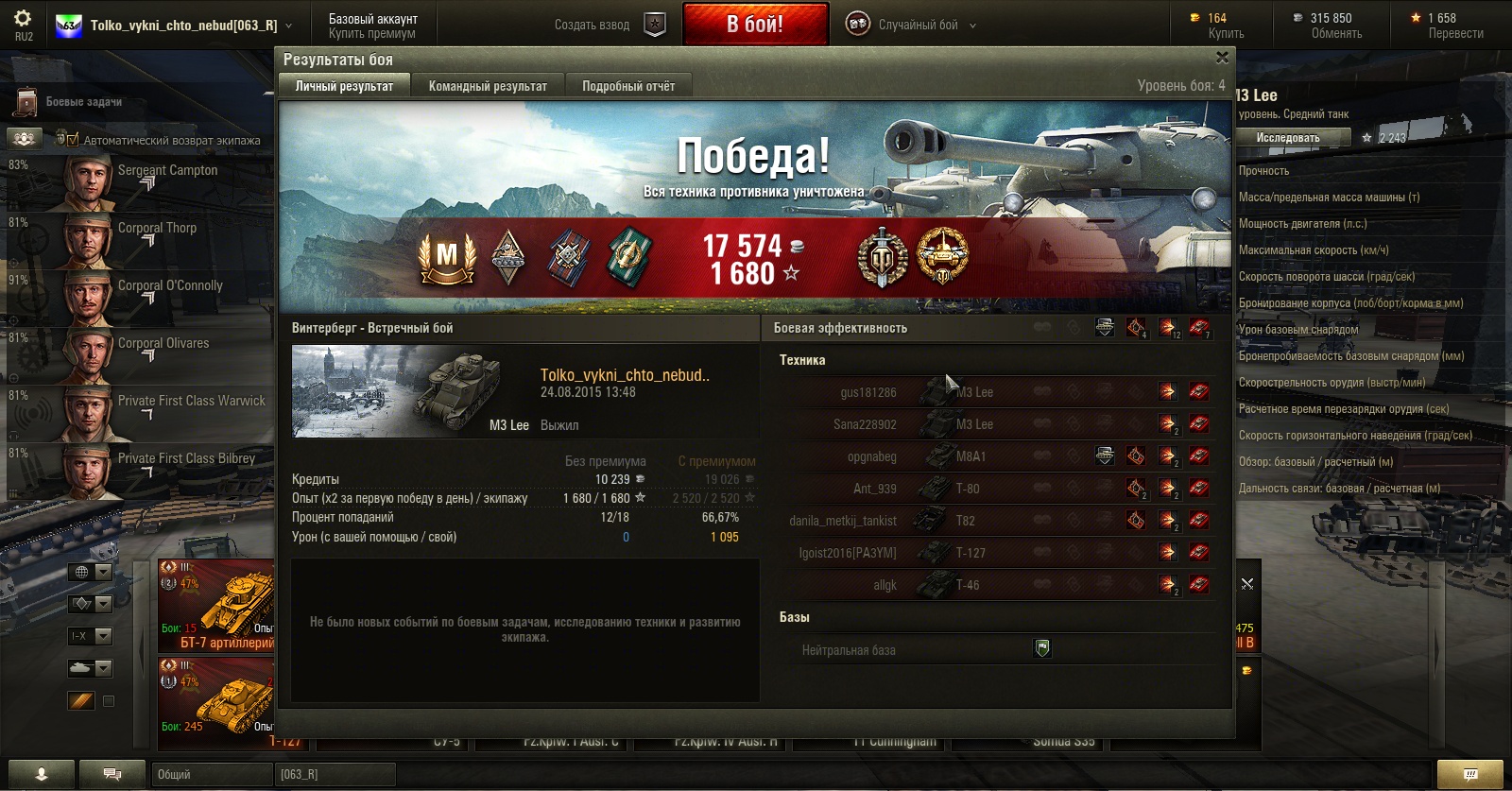1512x791 pixels.
Task: Open the Подробный отчёт tab
Action: pos(628,86)
